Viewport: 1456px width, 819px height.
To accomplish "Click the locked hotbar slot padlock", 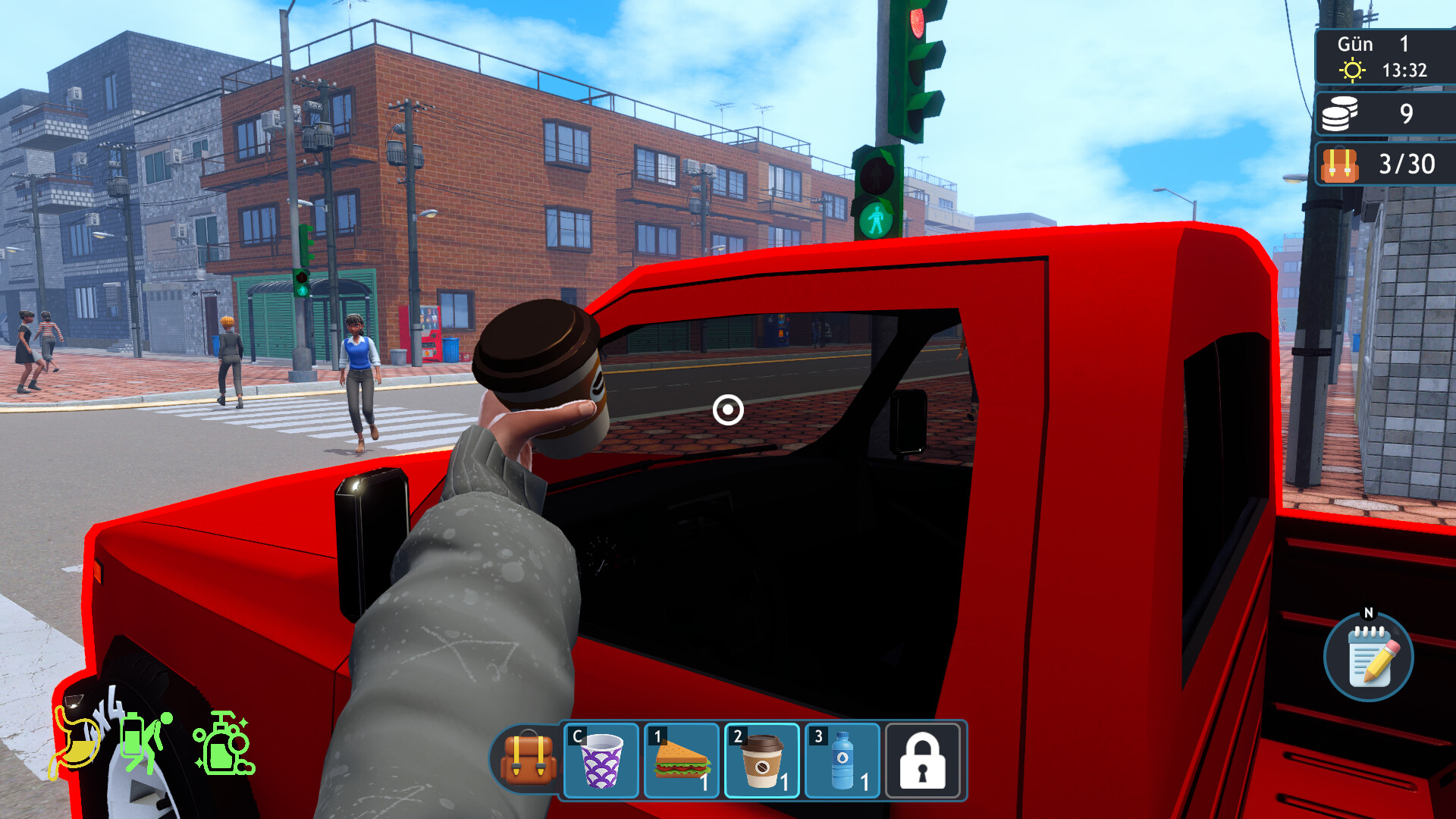I will (922, 762).
